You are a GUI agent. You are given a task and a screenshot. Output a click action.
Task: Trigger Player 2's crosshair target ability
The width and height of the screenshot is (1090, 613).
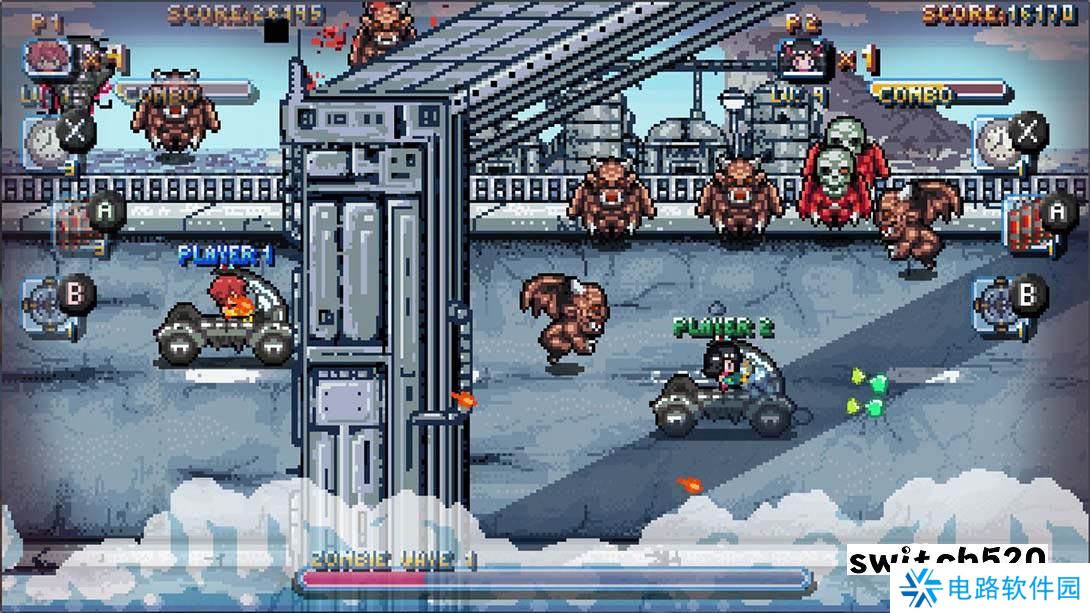(997, 300)
